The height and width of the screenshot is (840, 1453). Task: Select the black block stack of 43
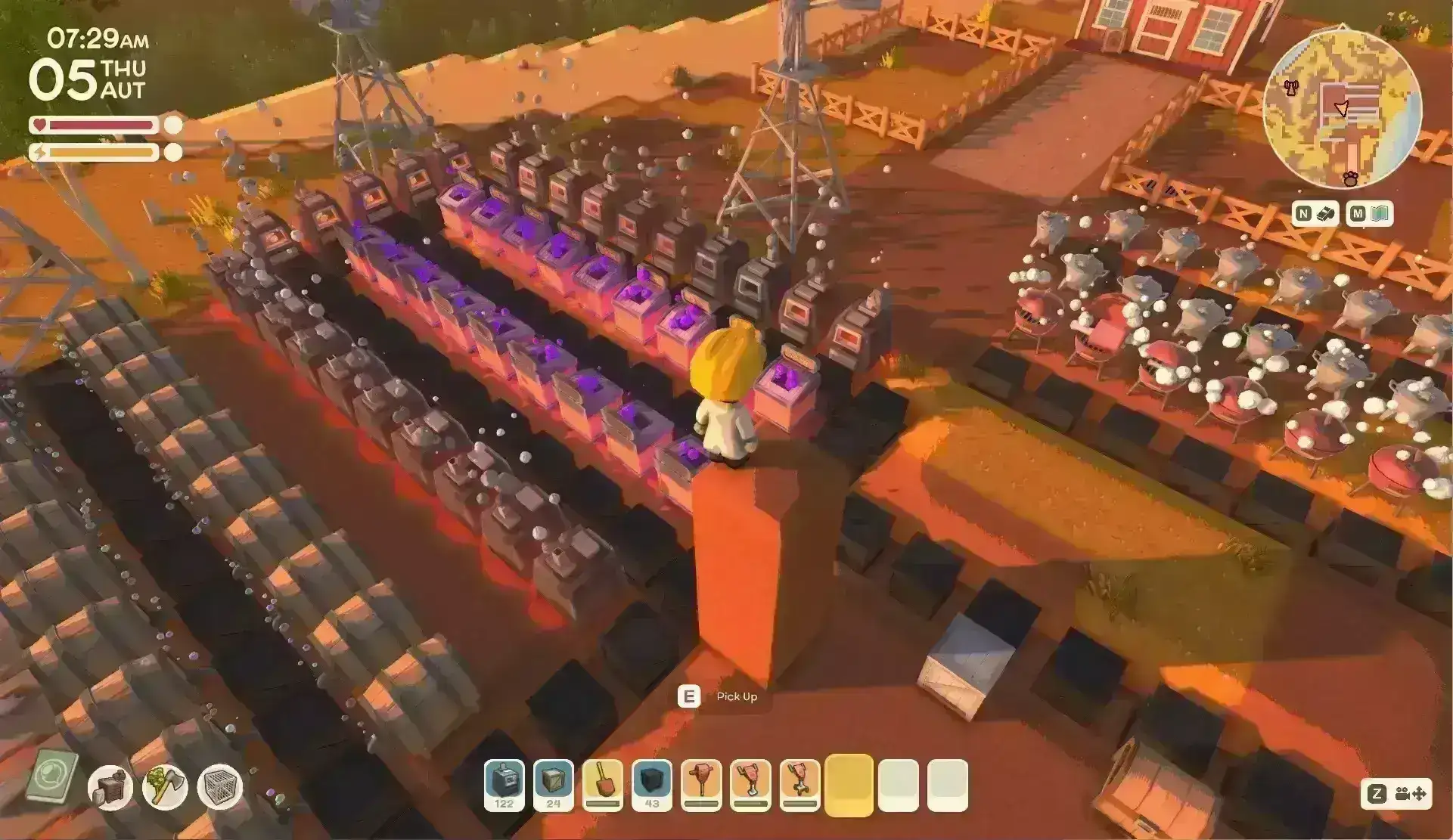(652, 785)
